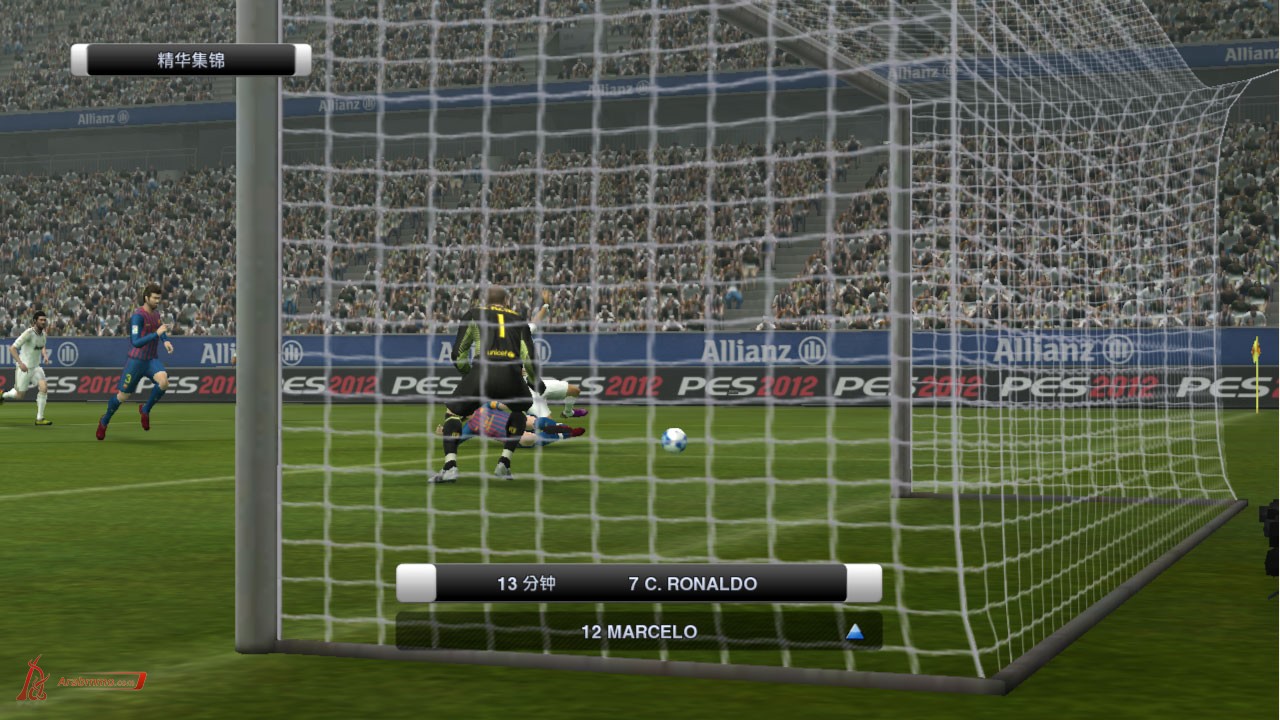
Task: Click the blue triangle beside Marcelo
Action: 854,632
